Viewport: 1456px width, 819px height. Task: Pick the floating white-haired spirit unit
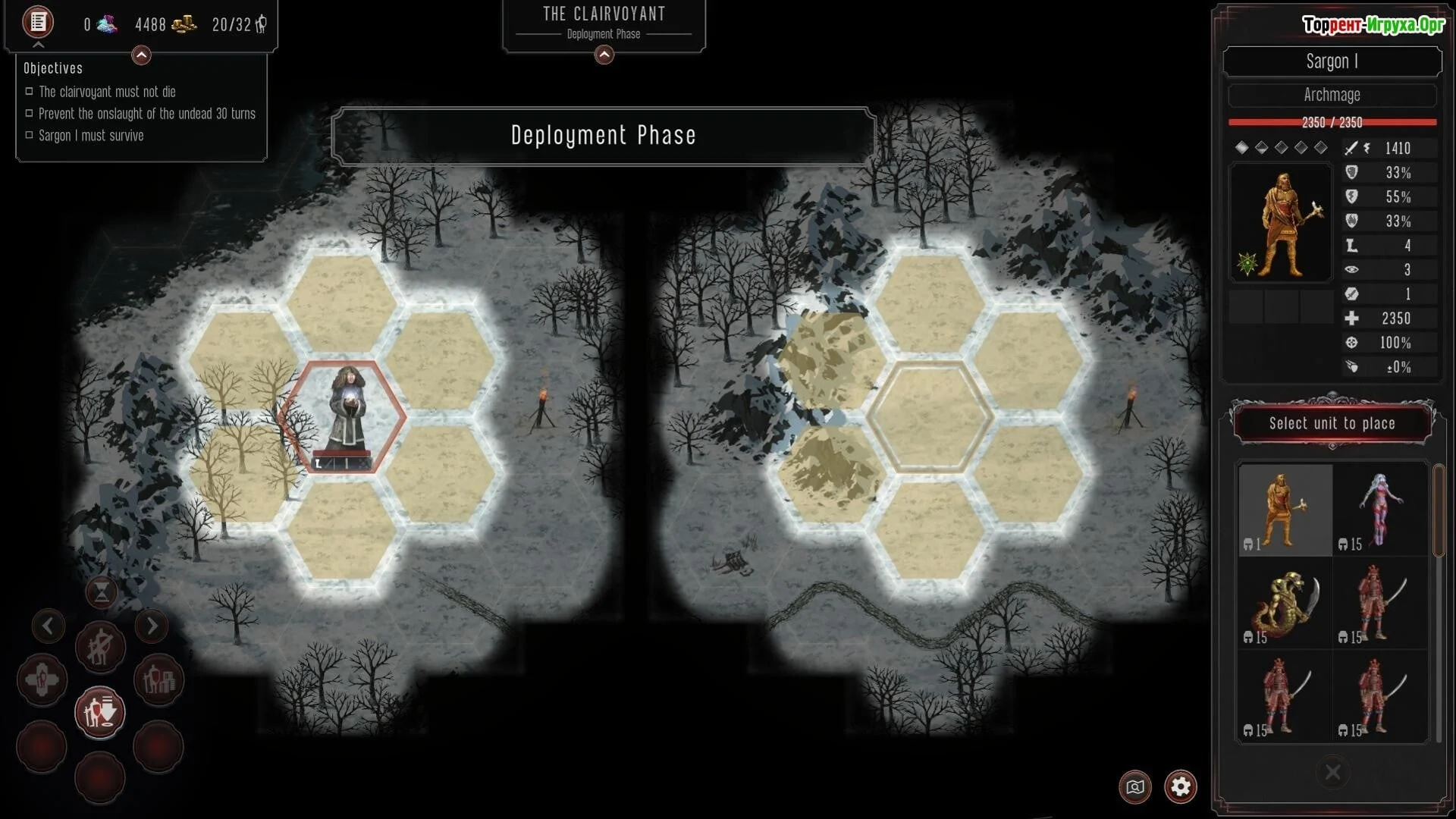[1380, 510]
